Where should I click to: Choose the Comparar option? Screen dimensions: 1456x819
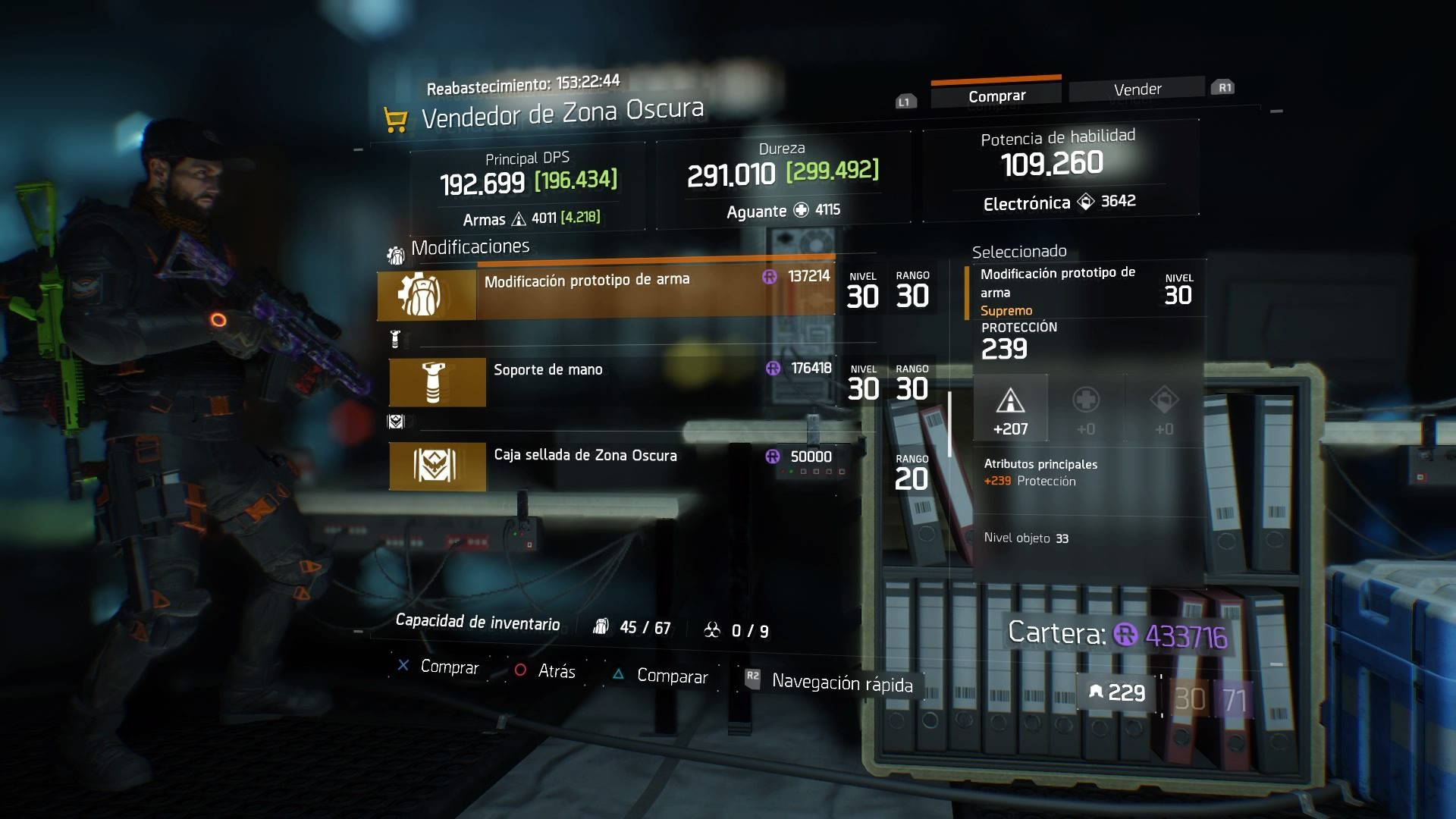661,676
